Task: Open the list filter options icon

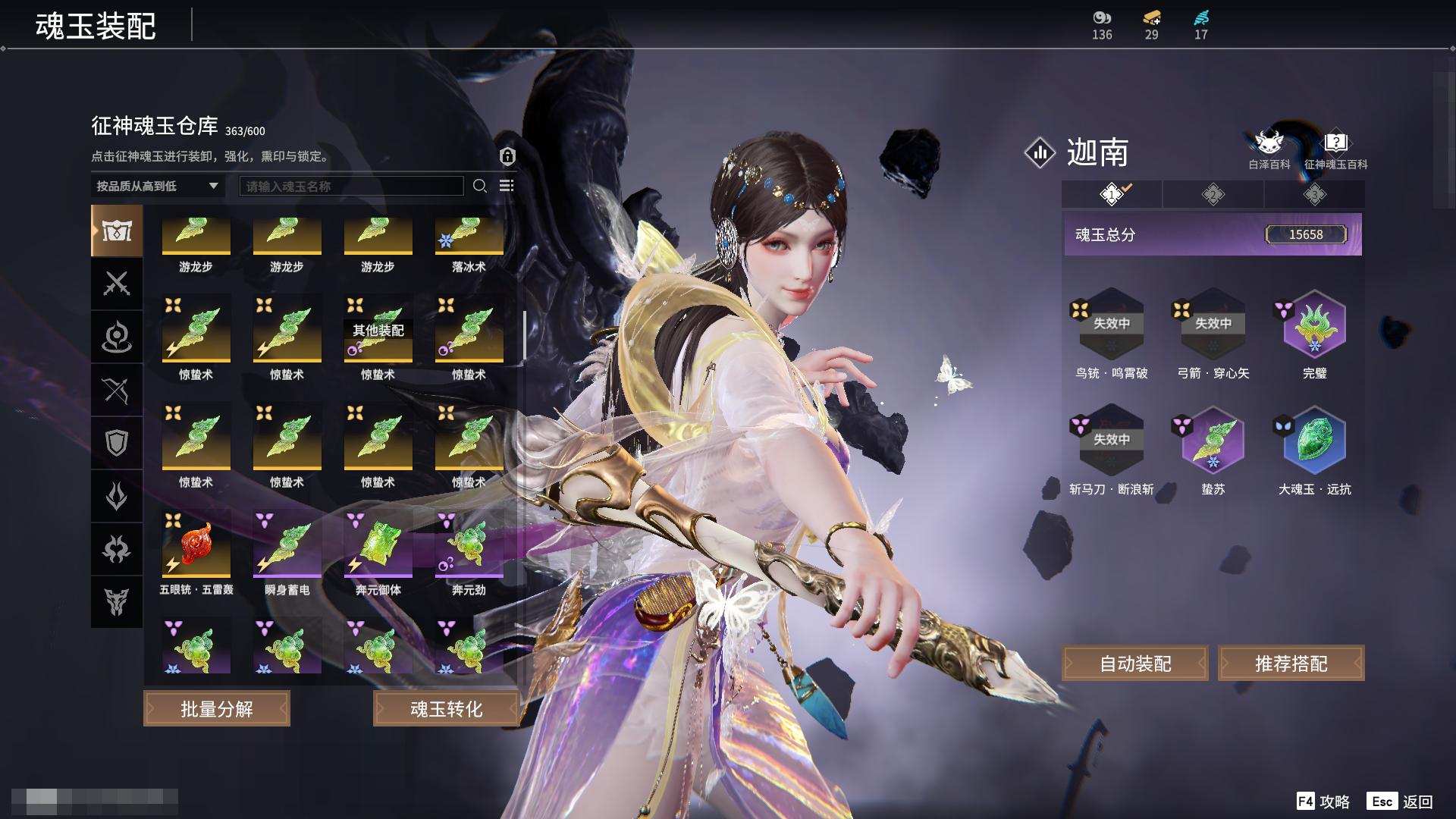Action: click(x=507, y=186)
